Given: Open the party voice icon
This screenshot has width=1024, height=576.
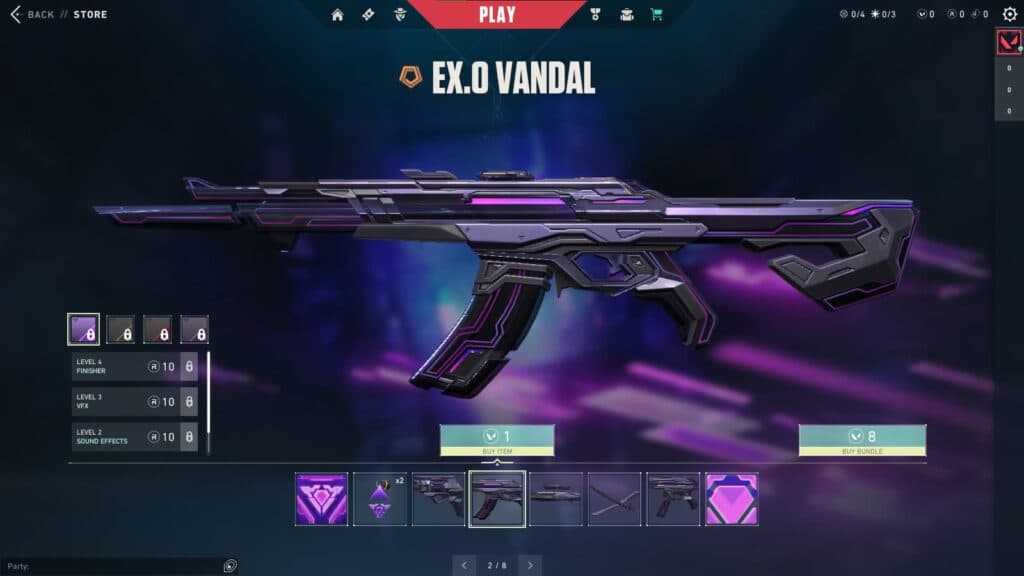Looking at the screenshot, I should 230,565.
